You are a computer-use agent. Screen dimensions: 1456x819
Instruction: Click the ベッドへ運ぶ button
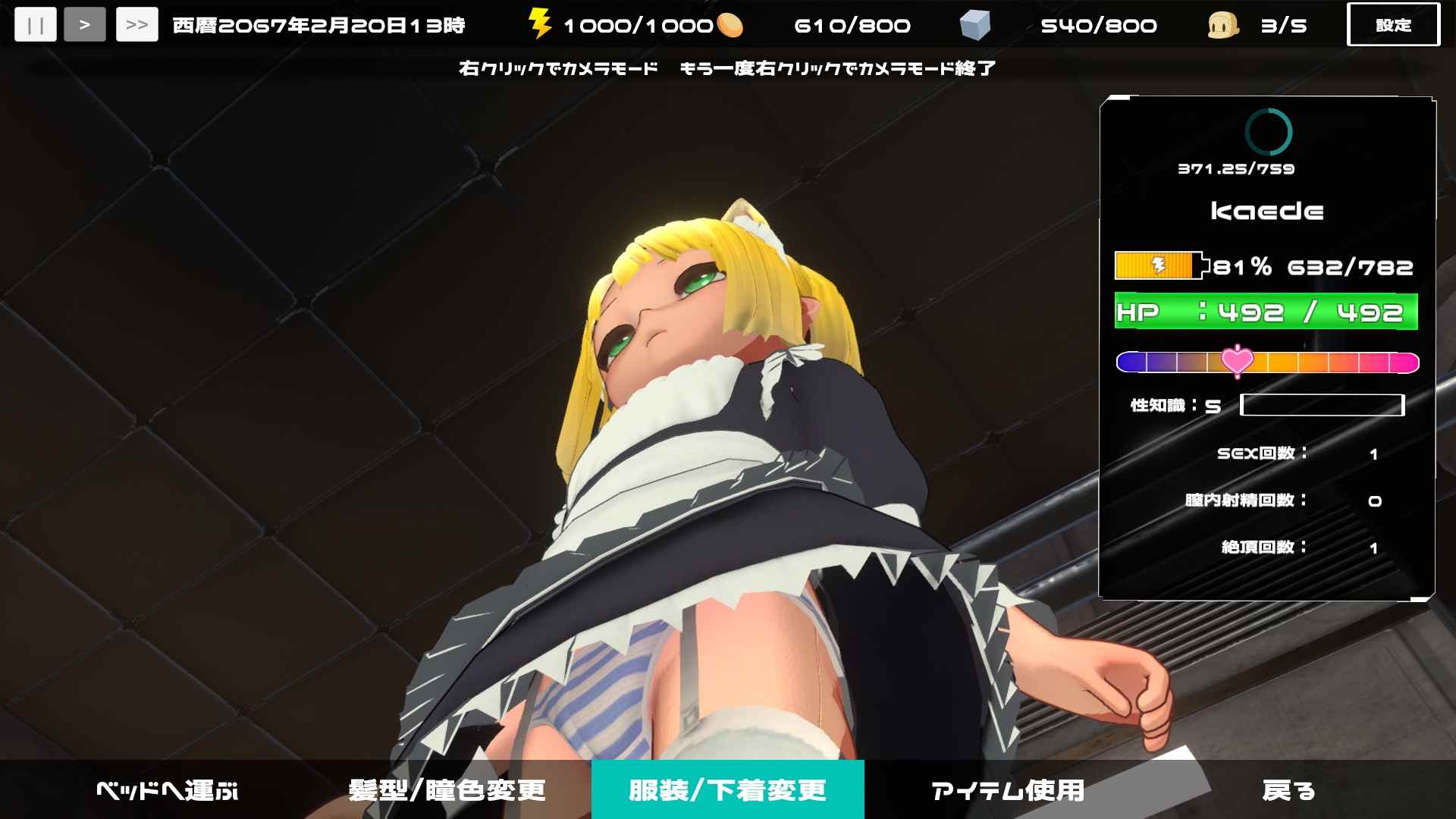point(168,789)
